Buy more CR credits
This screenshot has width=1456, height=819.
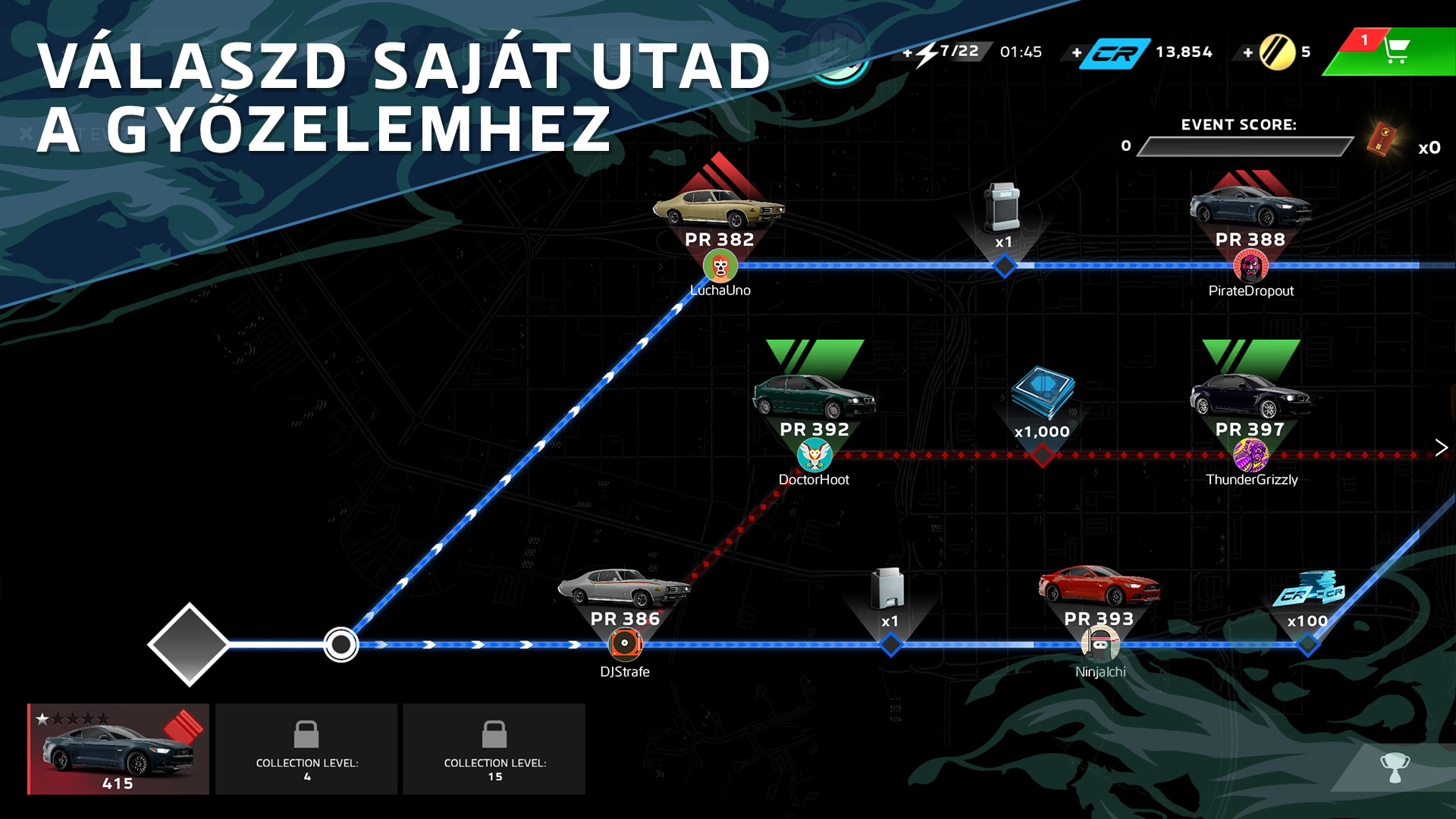[x=1077, y=52]
